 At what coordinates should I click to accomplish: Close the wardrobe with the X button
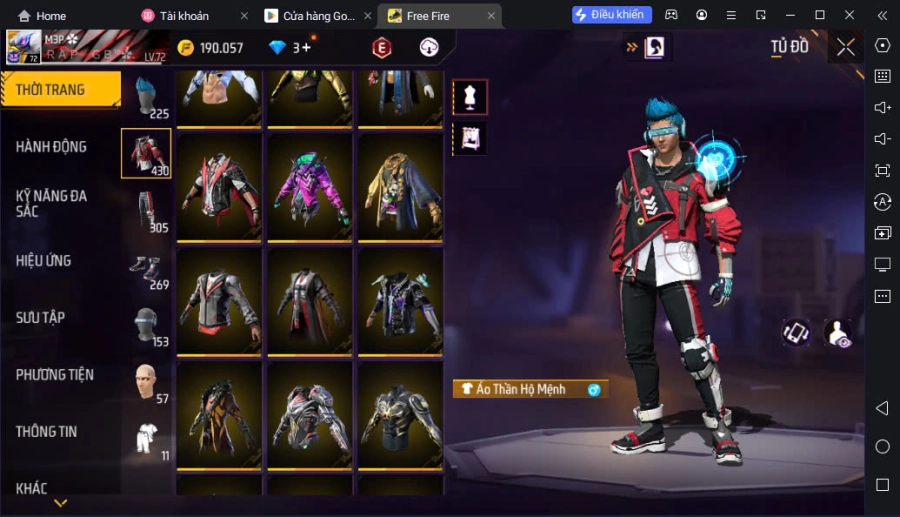[846, 47]
